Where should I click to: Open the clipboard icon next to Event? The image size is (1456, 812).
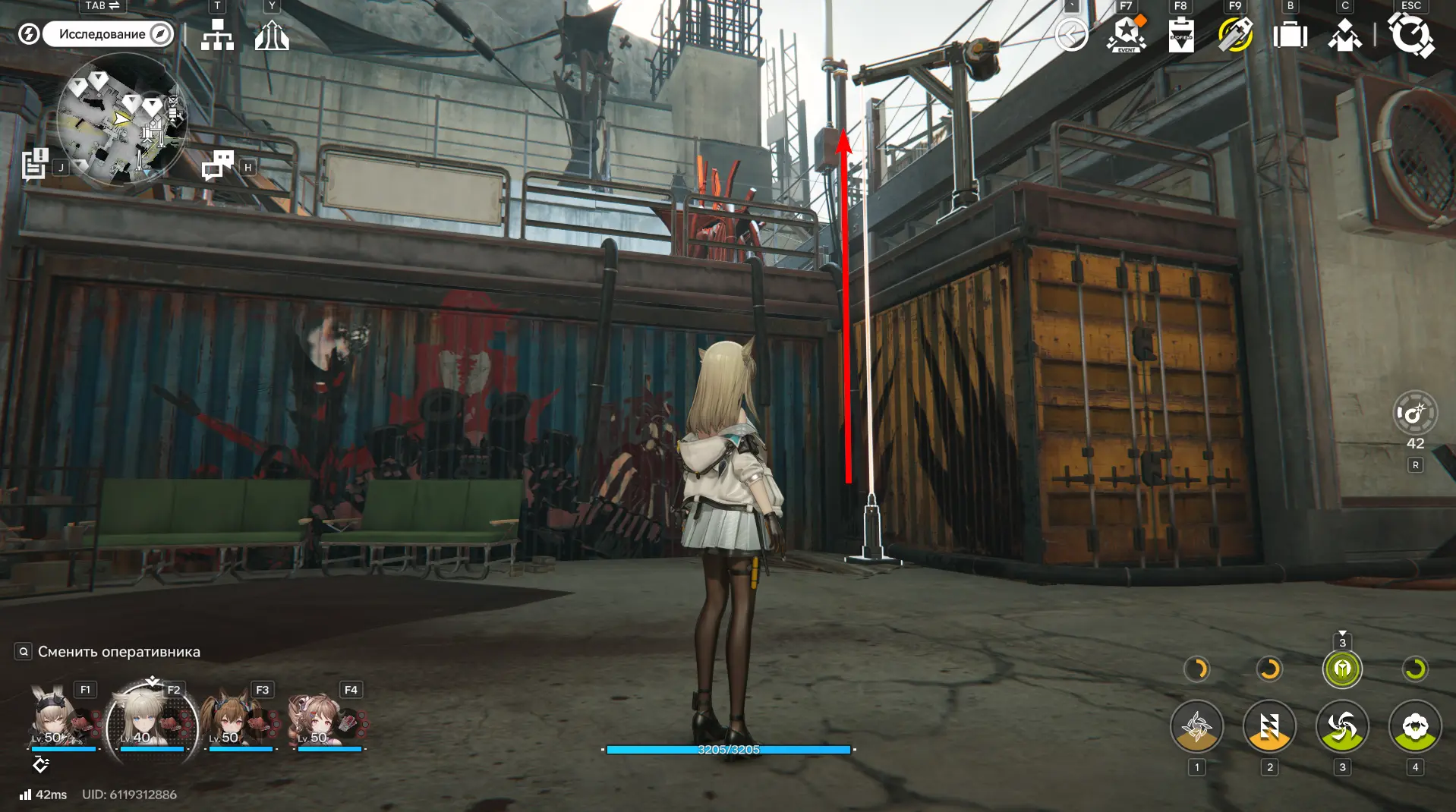1180,35
